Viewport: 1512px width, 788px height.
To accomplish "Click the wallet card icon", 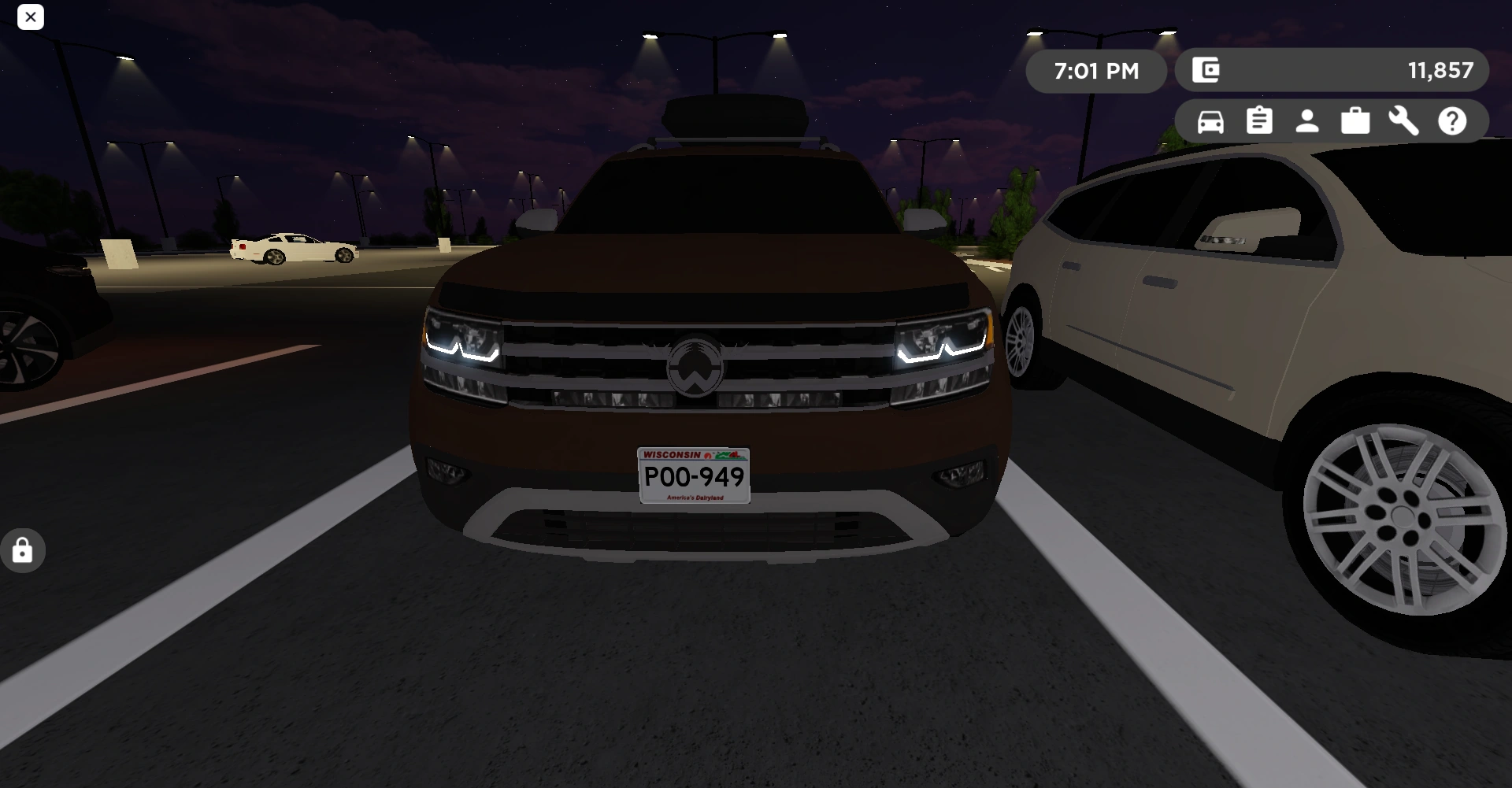I will (x=1206, y=70).
